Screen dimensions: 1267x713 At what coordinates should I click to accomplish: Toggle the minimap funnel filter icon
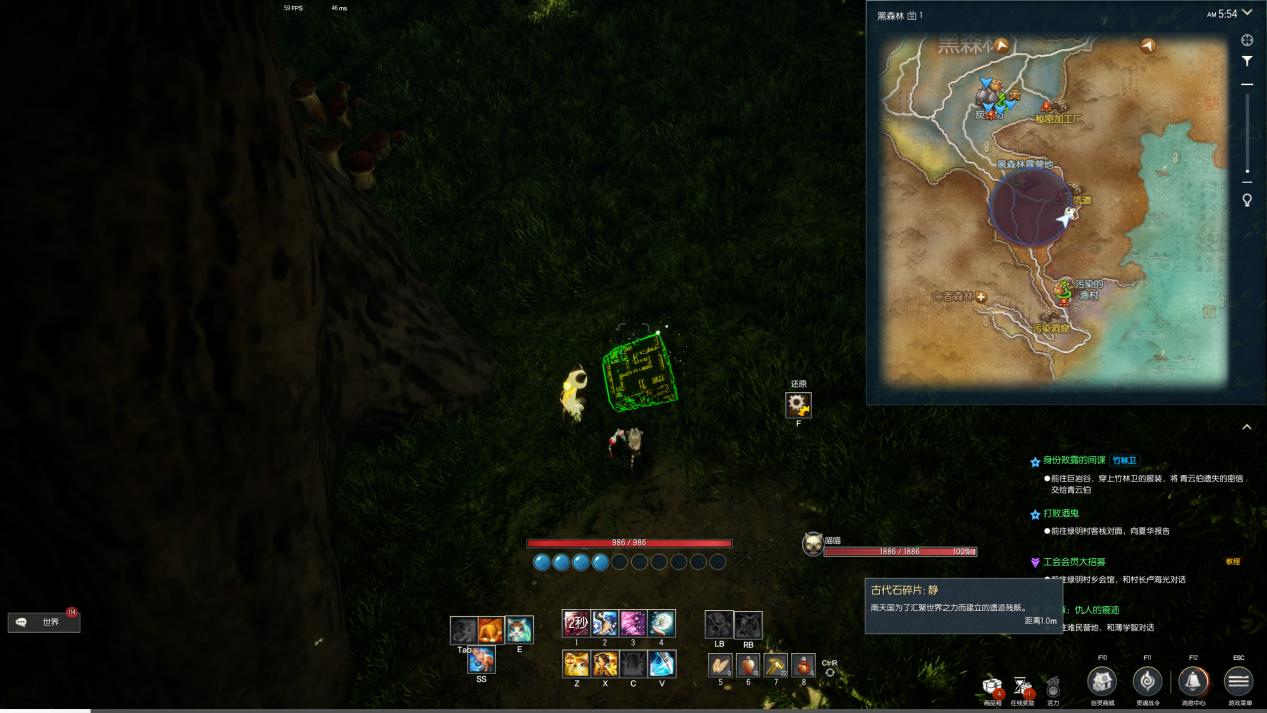[1247, 61]
